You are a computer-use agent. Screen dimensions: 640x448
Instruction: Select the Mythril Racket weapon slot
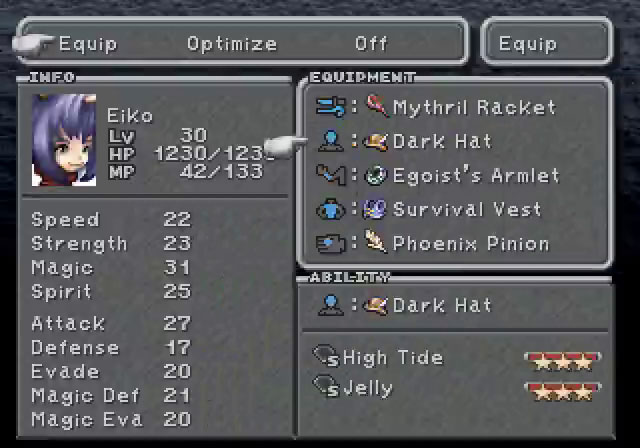473,108
